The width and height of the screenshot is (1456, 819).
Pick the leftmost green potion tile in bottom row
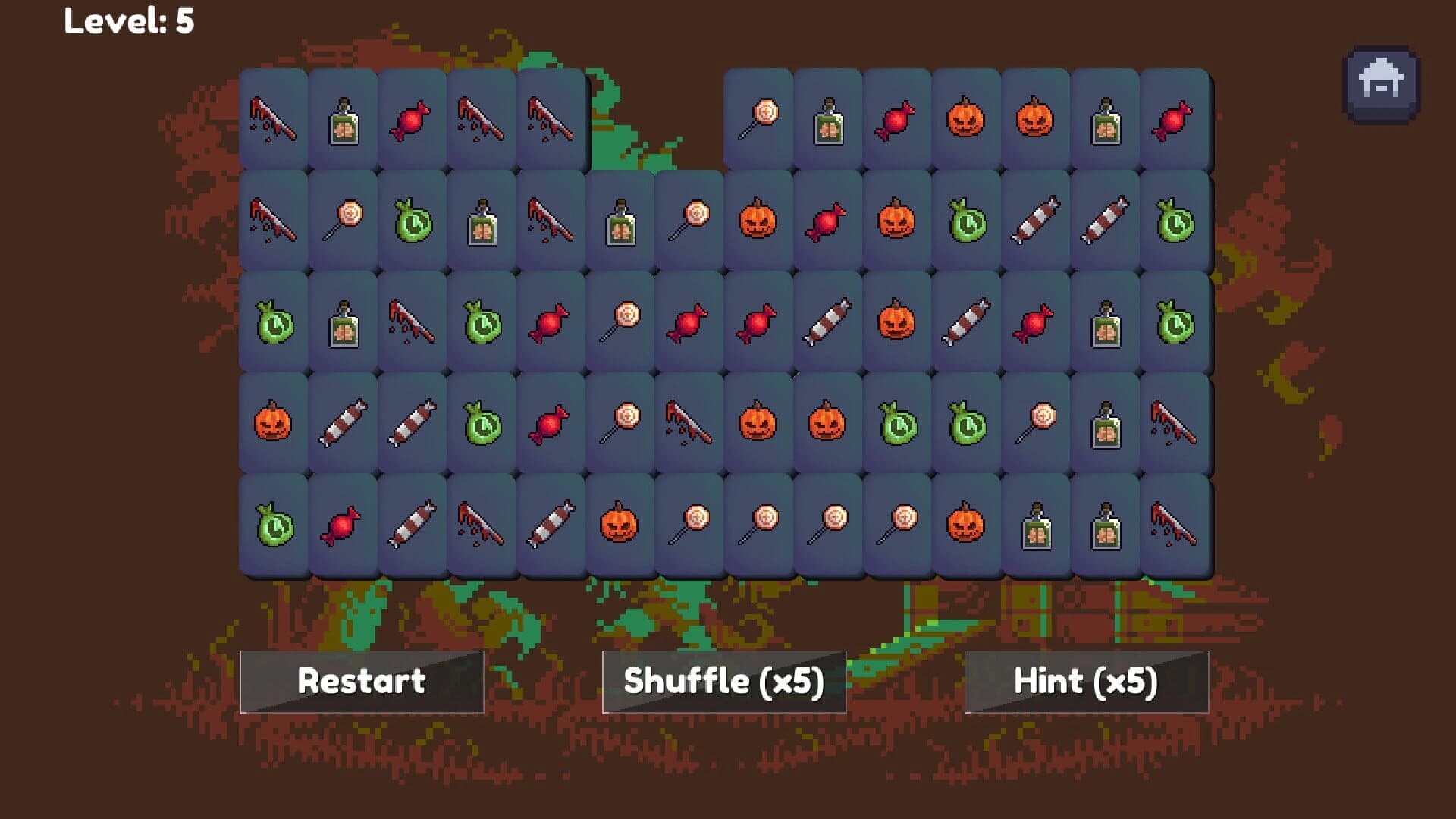[x=273, y=523]
